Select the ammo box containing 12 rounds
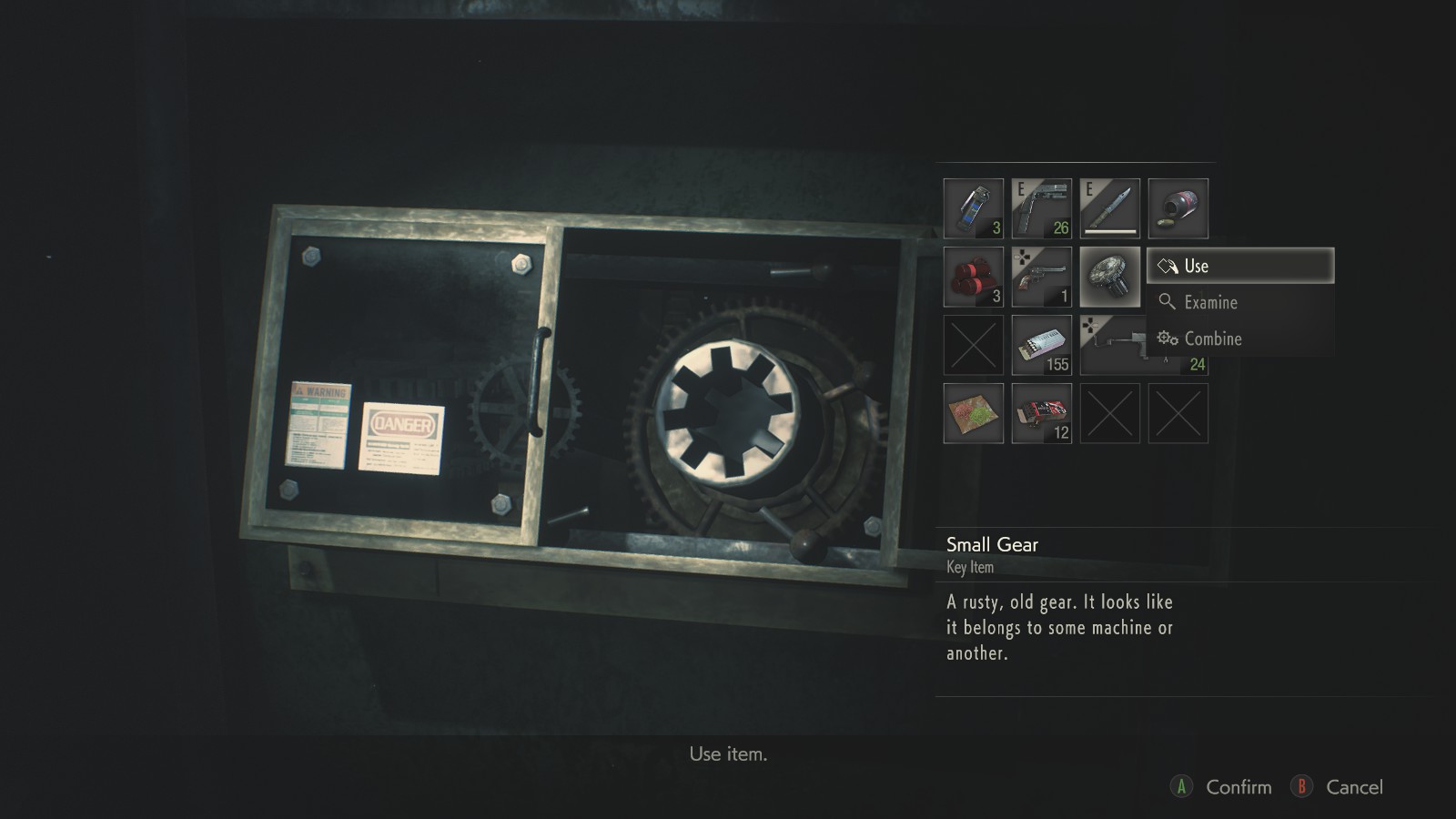 coord(1041,411)
